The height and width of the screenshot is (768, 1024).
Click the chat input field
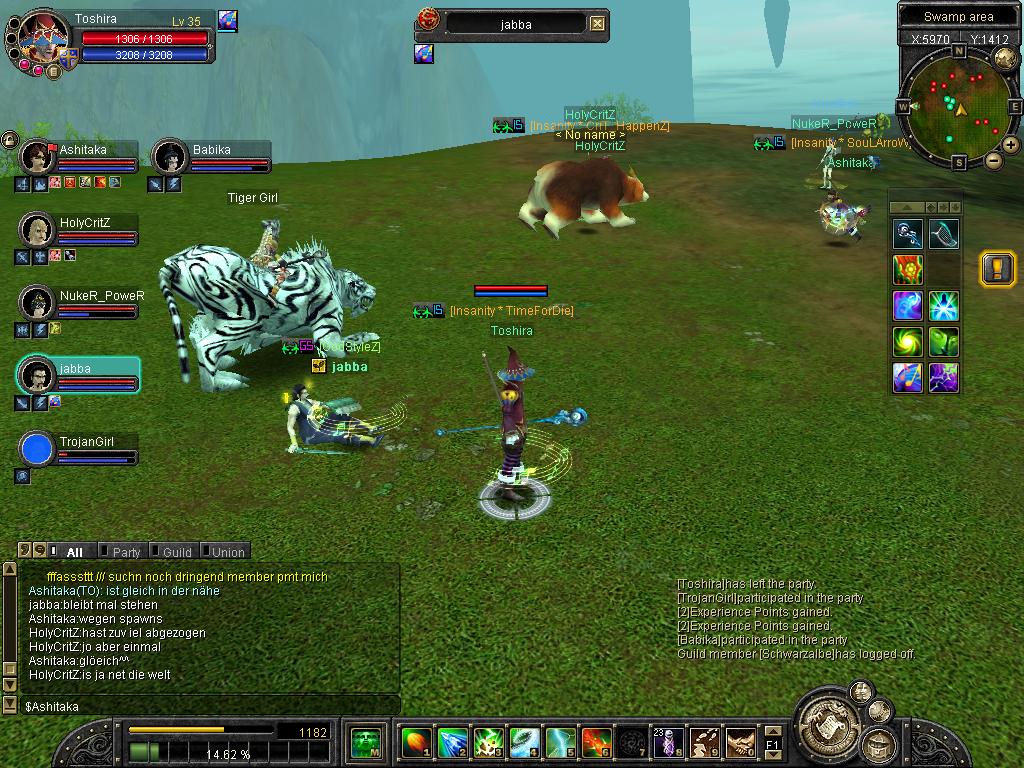click(x=210, y=706)
